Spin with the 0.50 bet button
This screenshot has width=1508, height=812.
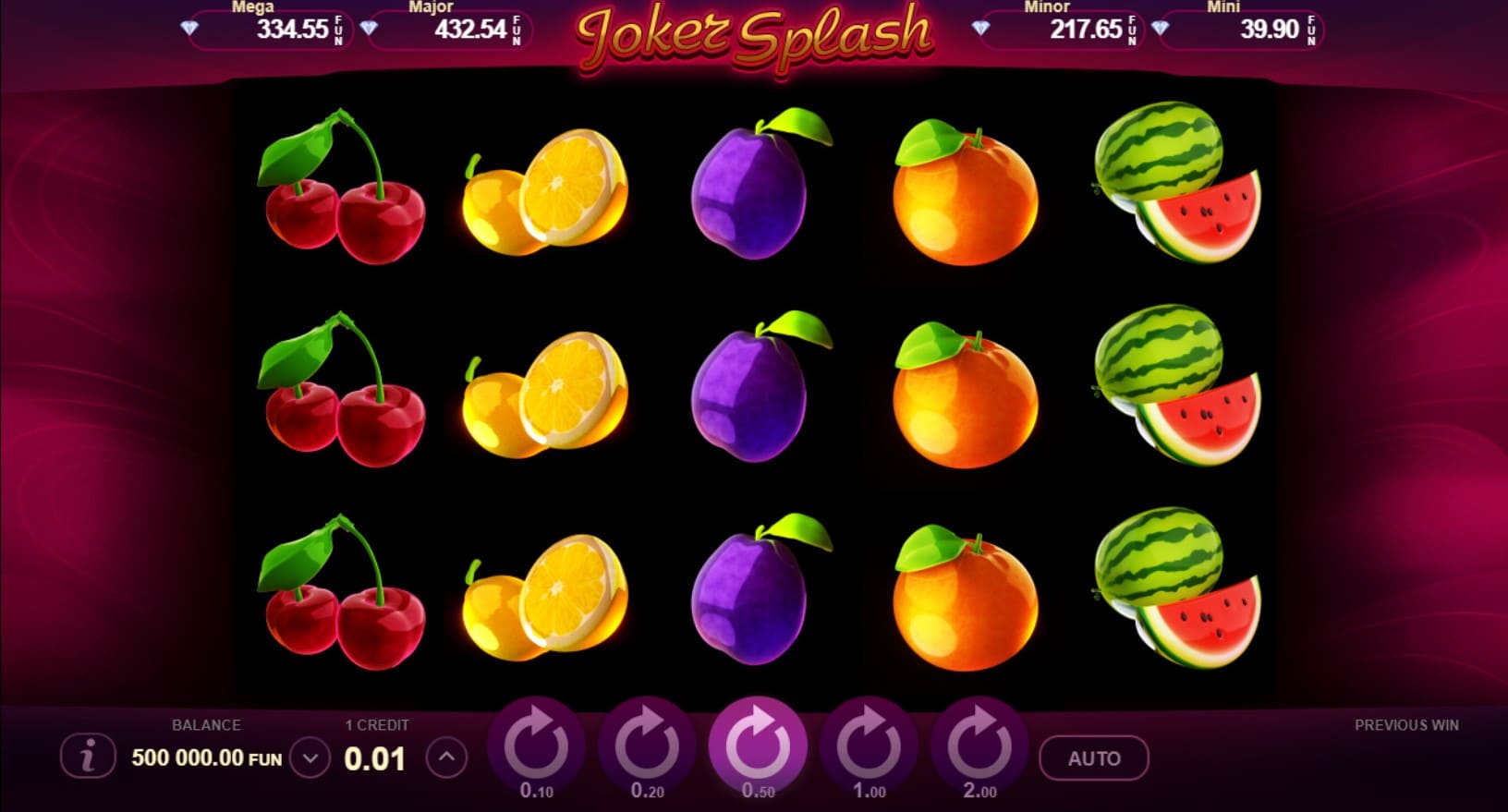758,744
